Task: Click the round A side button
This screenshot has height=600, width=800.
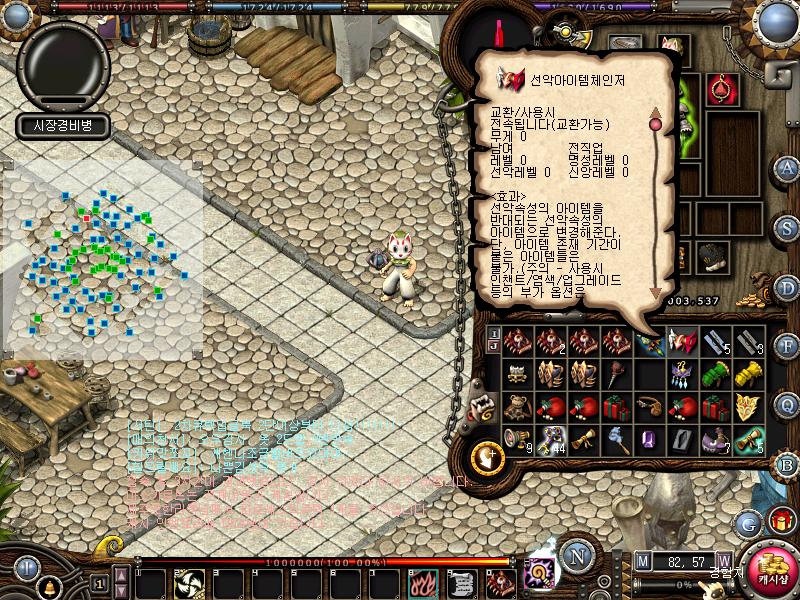Action: (788, 167)
